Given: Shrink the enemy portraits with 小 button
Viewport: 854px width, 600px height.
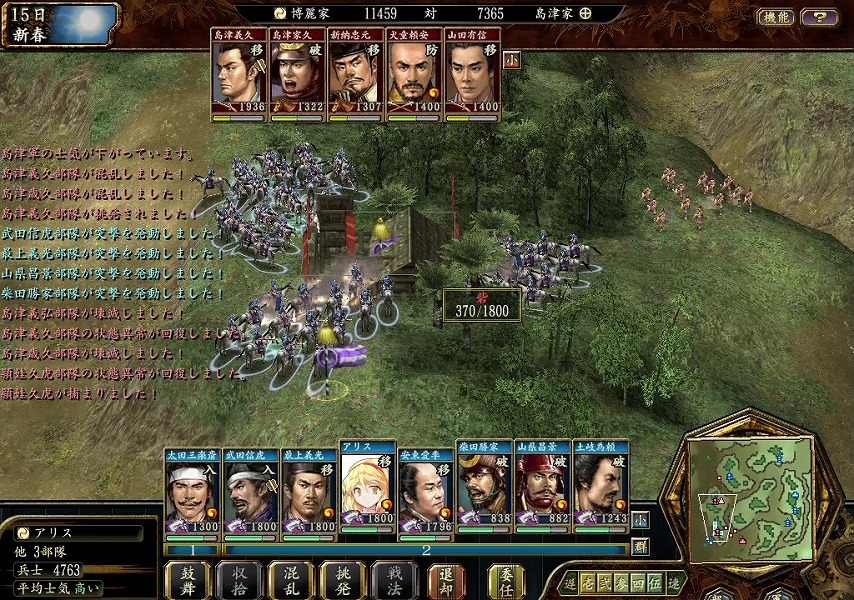Looking at the screenshot, I should (511, 59).
